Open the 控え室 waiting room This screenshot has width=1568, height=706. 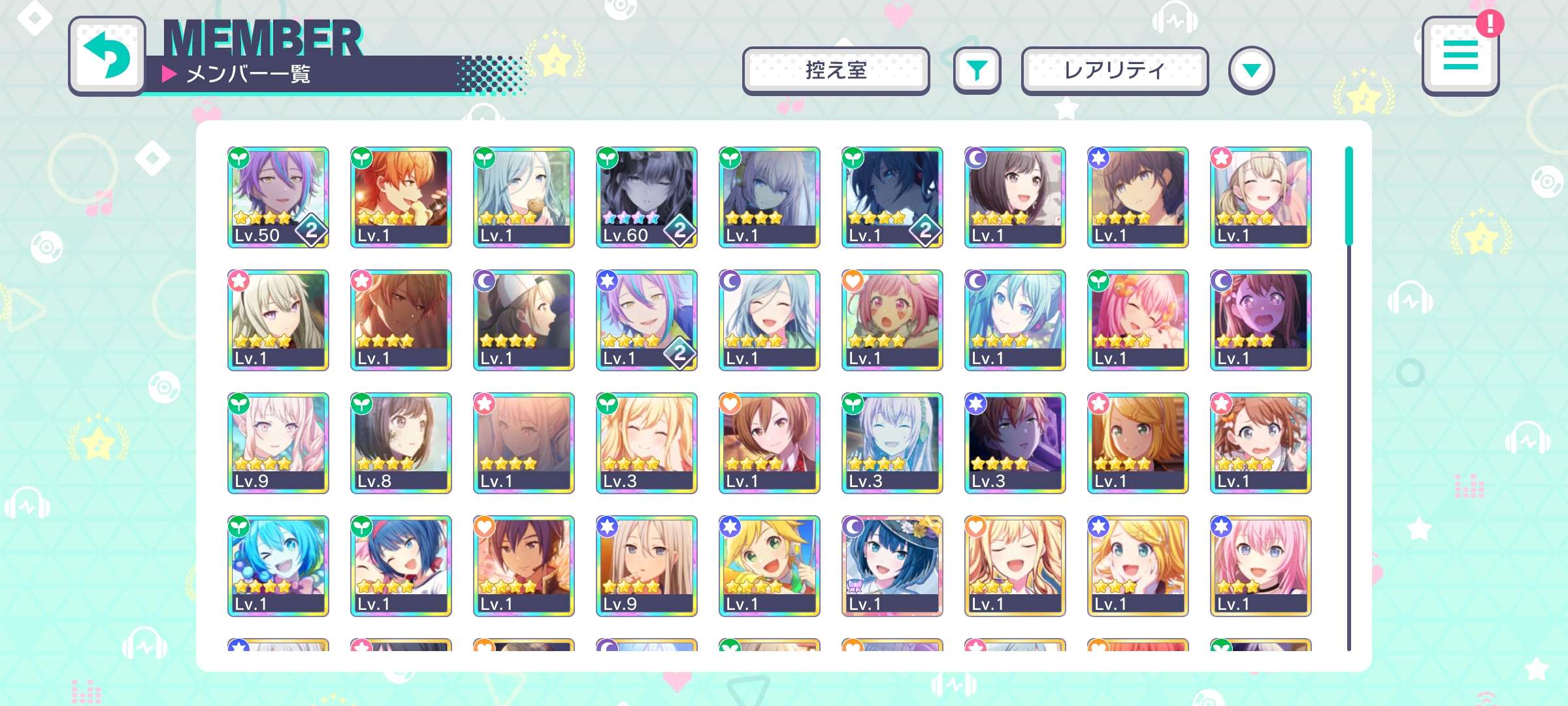click(836, 71)
